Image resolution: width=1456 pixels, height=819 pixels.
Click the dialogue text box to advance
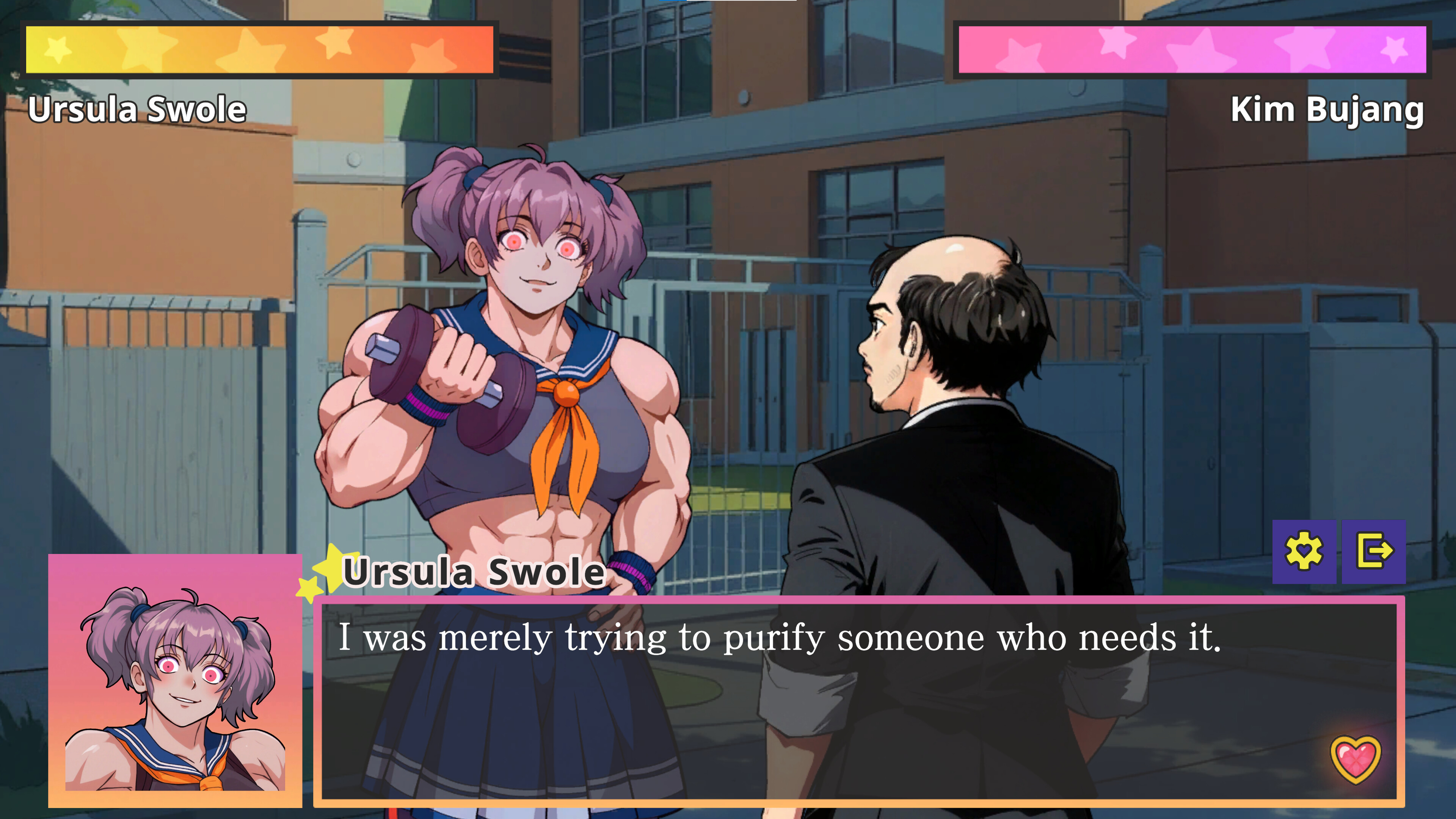(x=848, y=706)
